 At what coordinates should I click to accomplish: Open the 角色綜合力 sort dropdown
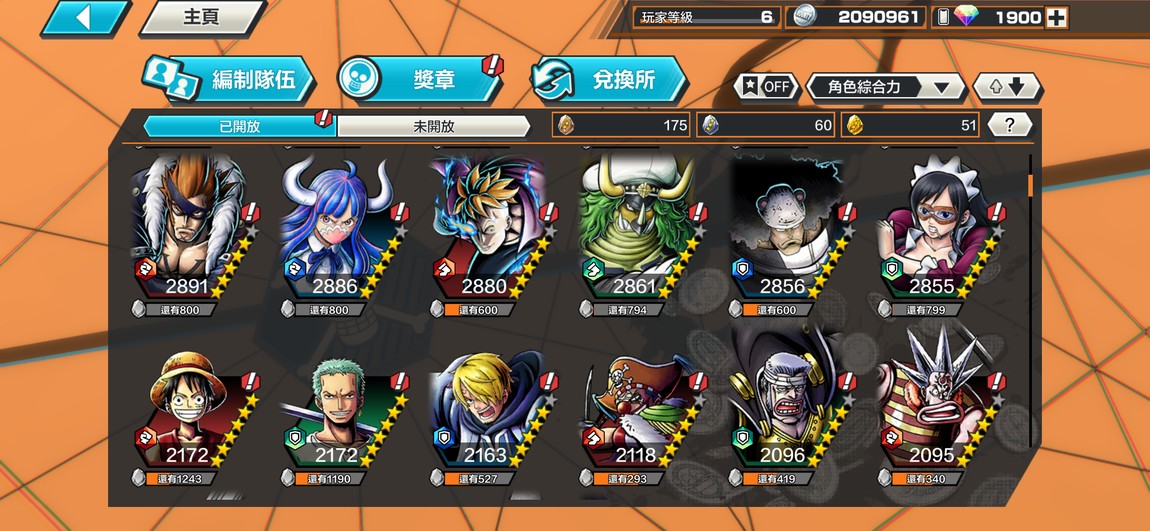pyautogui.click(x=884, y=87)
